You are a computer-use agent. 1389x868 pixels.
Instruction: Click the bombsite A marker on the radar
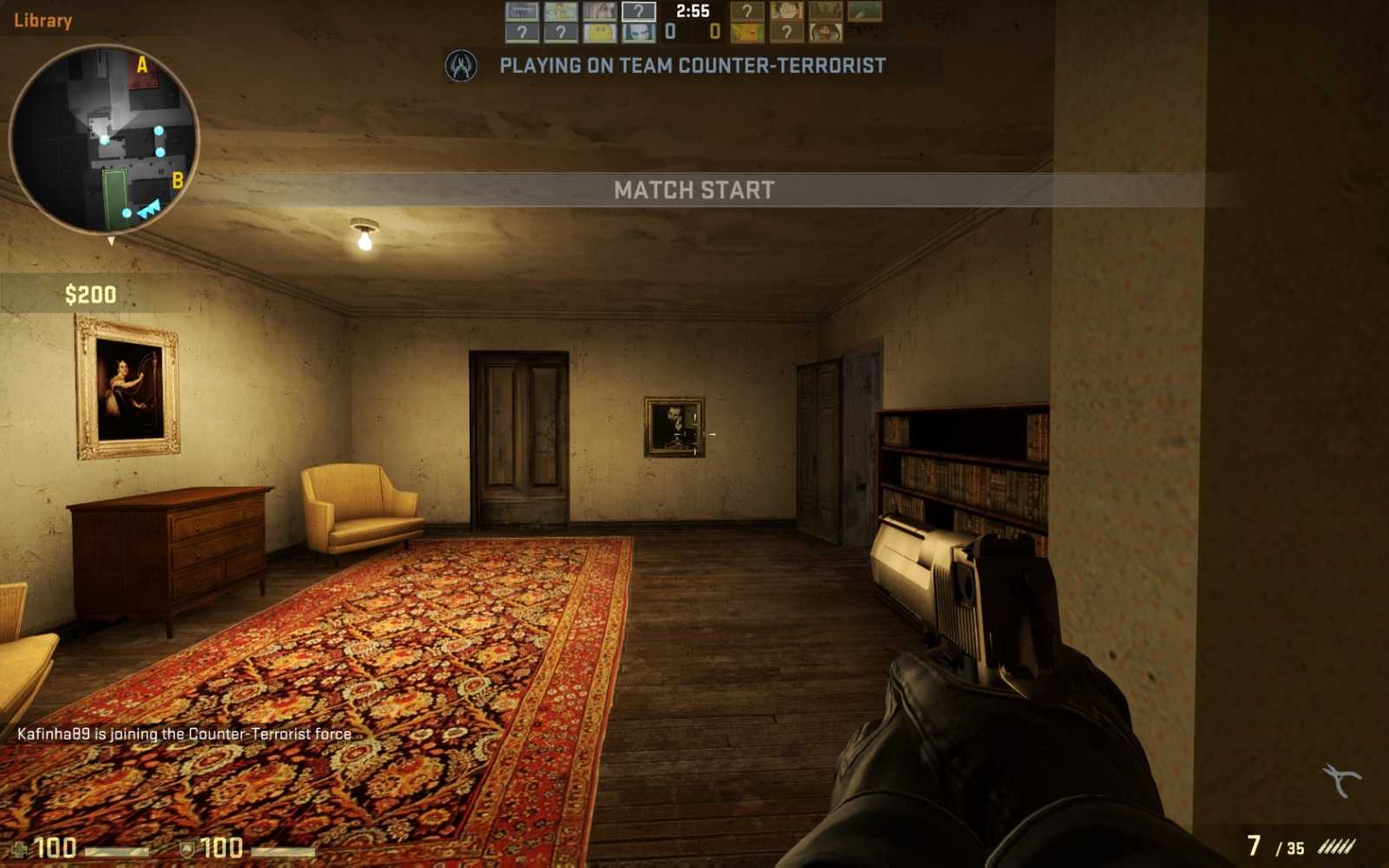[x=142, y=64]
